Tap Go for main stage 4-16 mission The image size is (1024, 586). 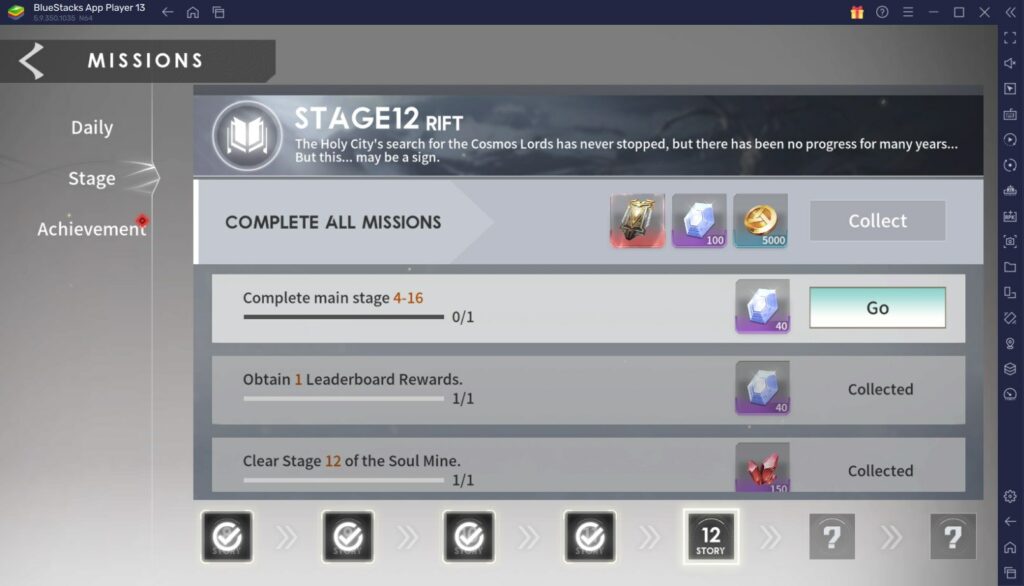point(877,308)
